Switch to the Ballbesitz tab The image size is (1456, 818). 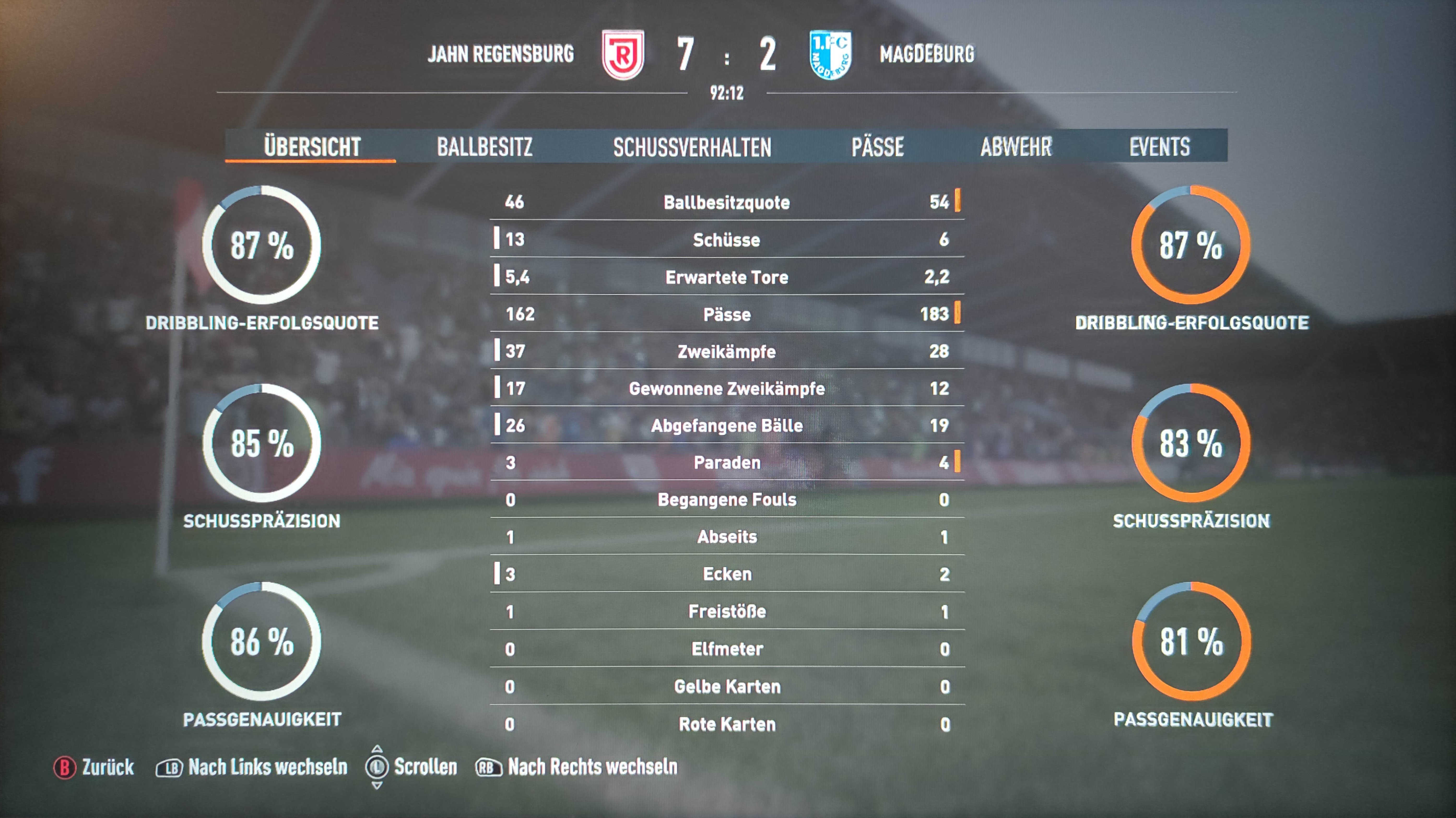coord(484,147)
